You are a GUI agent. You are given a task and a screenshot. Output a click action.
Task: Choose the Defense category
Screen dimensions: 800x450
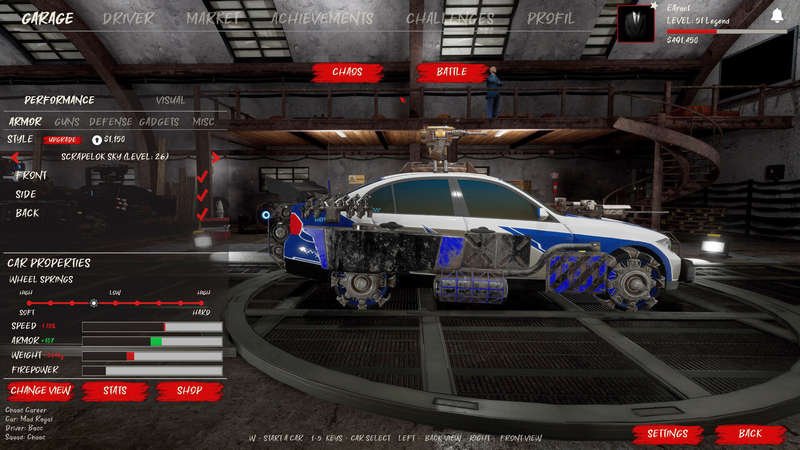[110, 121]
